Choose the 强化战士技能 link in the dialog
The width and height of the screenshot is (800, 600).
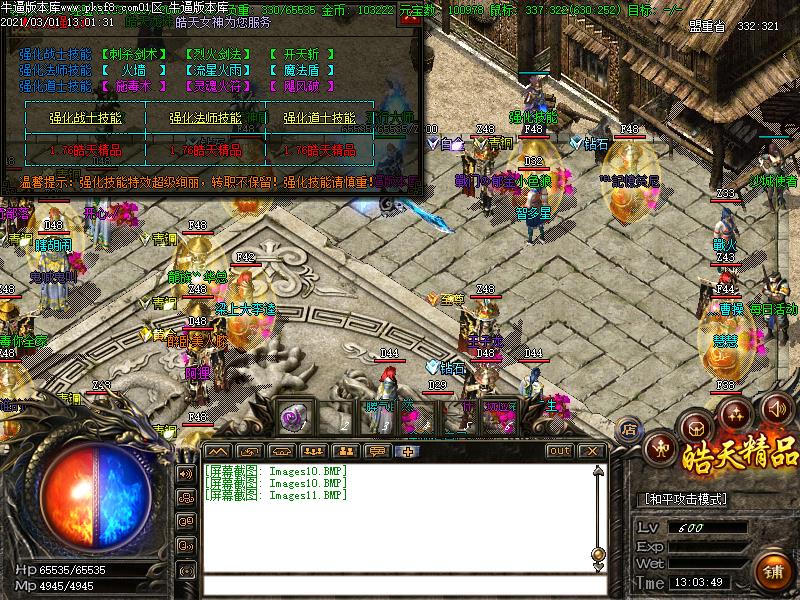86,118
